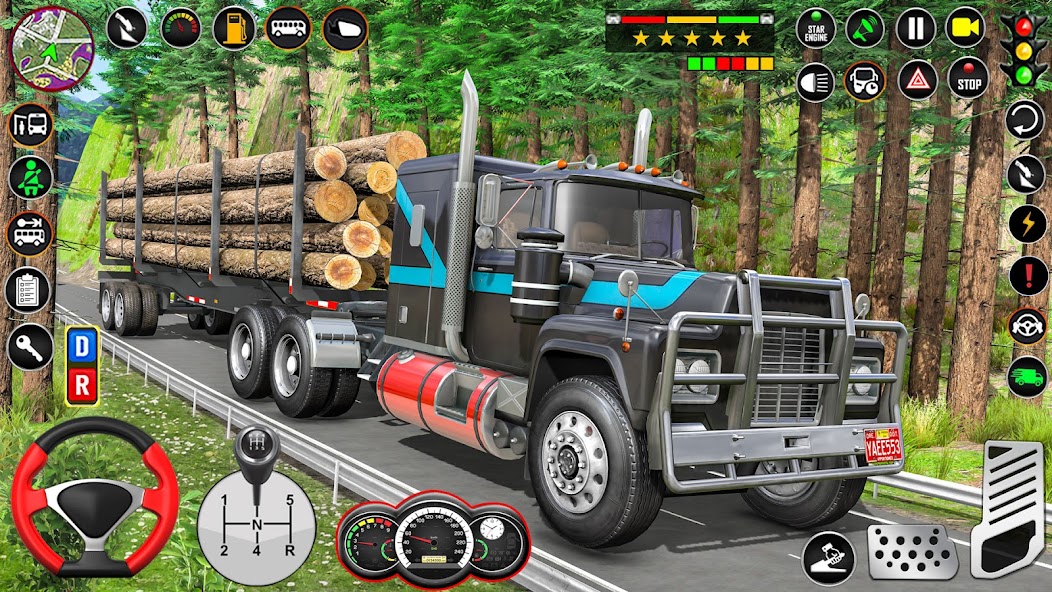Viewport: 1052px width, 592px height.
Task: Tap the yellow fuel pump icon
Action: [x=234, y=28]
